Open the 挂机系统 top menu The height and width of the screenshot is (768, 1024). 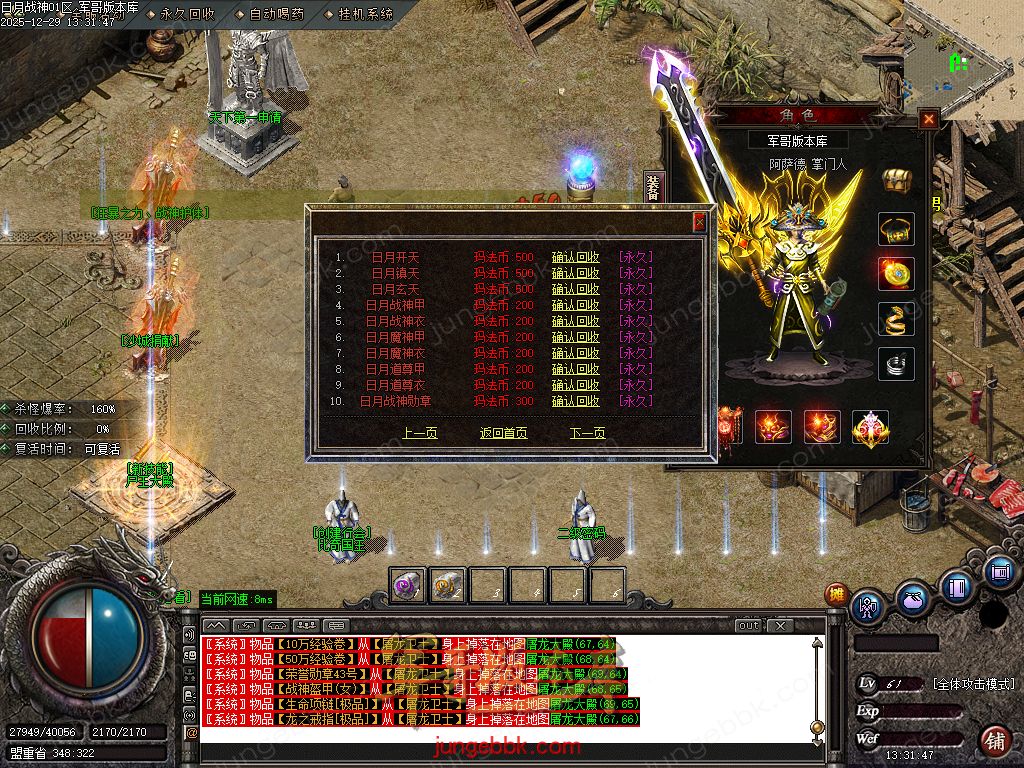pyautogui.click(x=365, y=14)
